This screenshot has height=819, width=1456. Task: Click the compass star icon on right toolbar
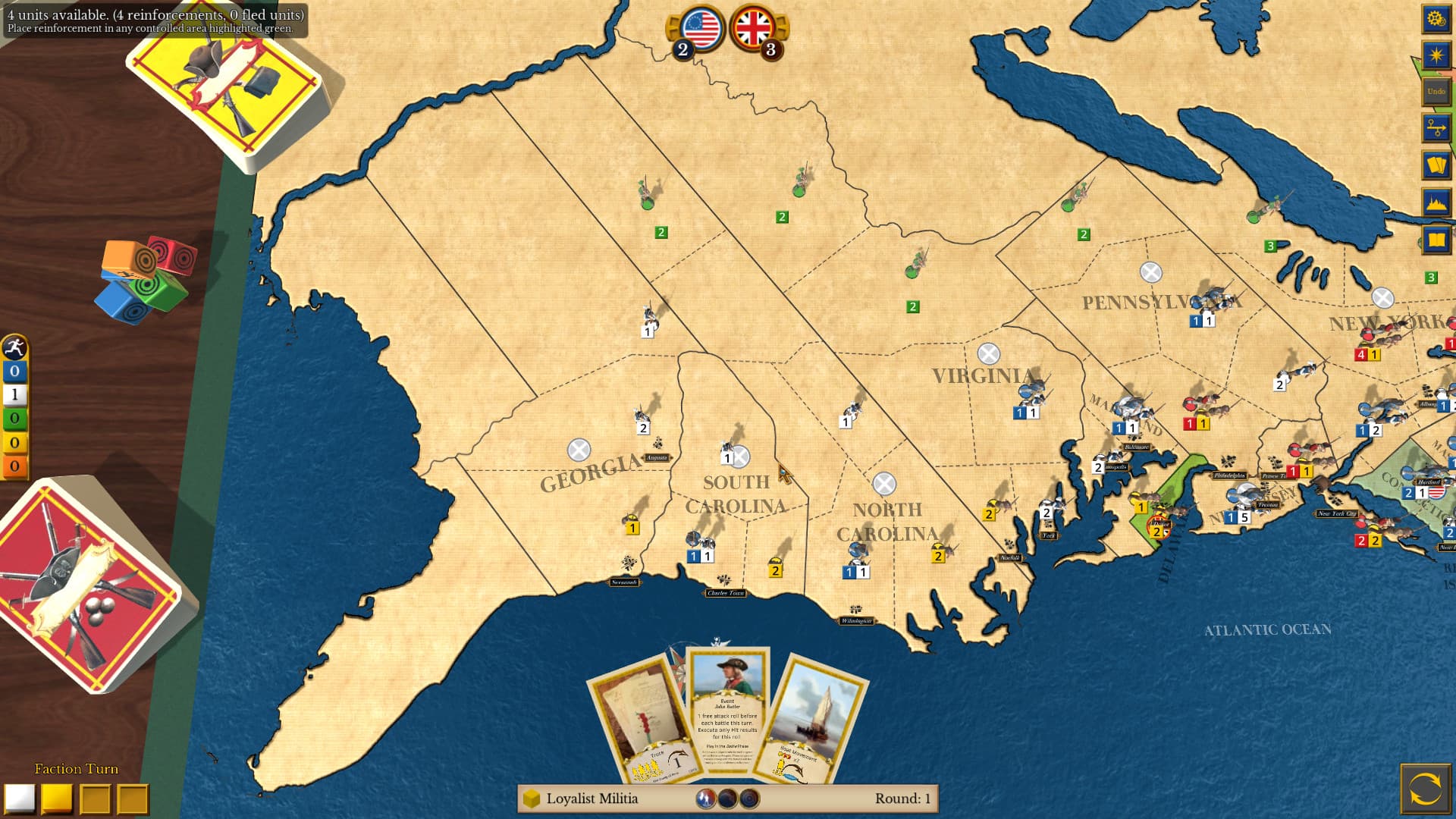pyautogui.click(x=1436, y=53)
